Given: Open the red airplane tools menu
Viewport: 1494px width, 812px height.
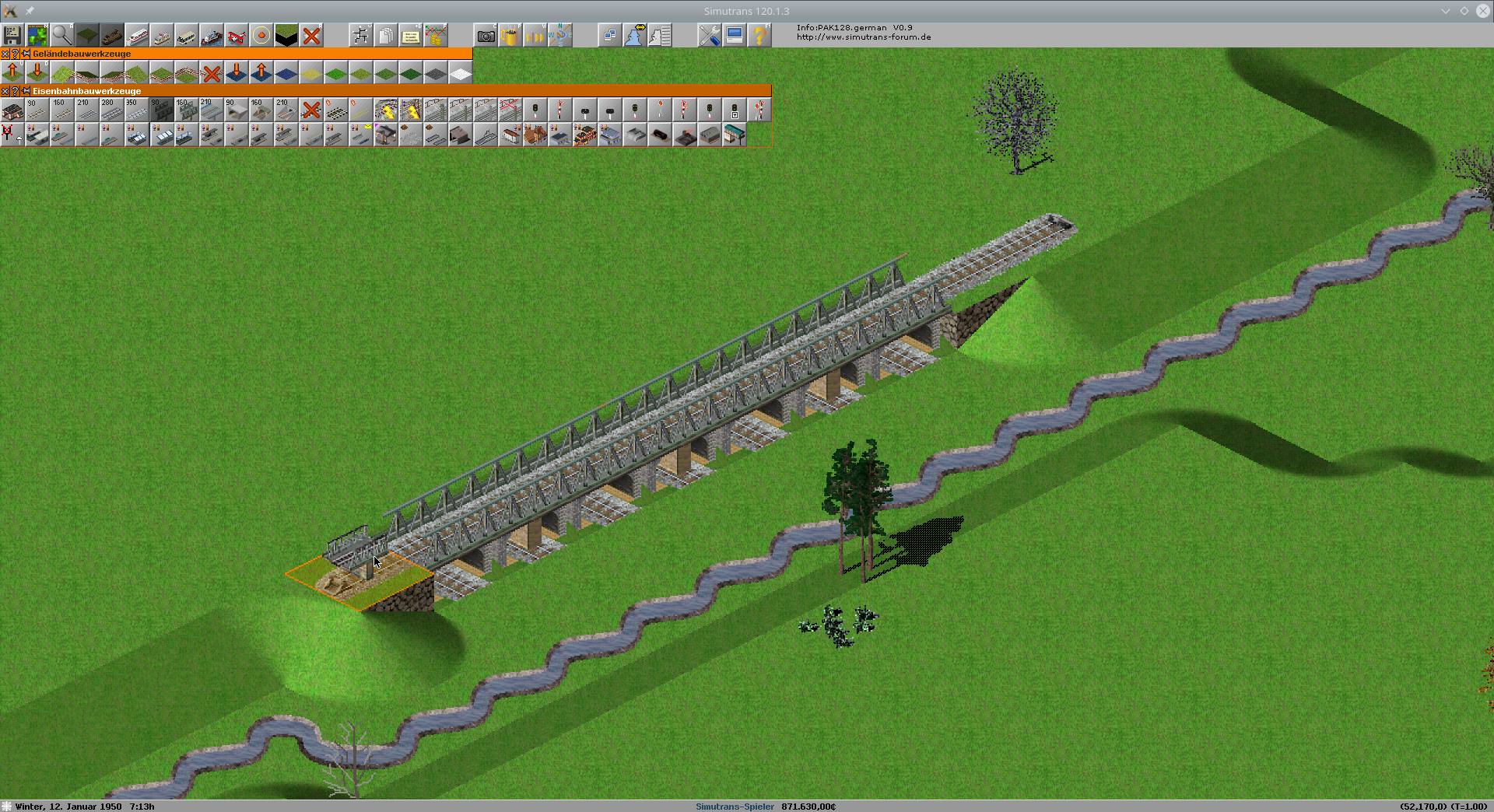Looking at the screenshot, I should [237, 36].
